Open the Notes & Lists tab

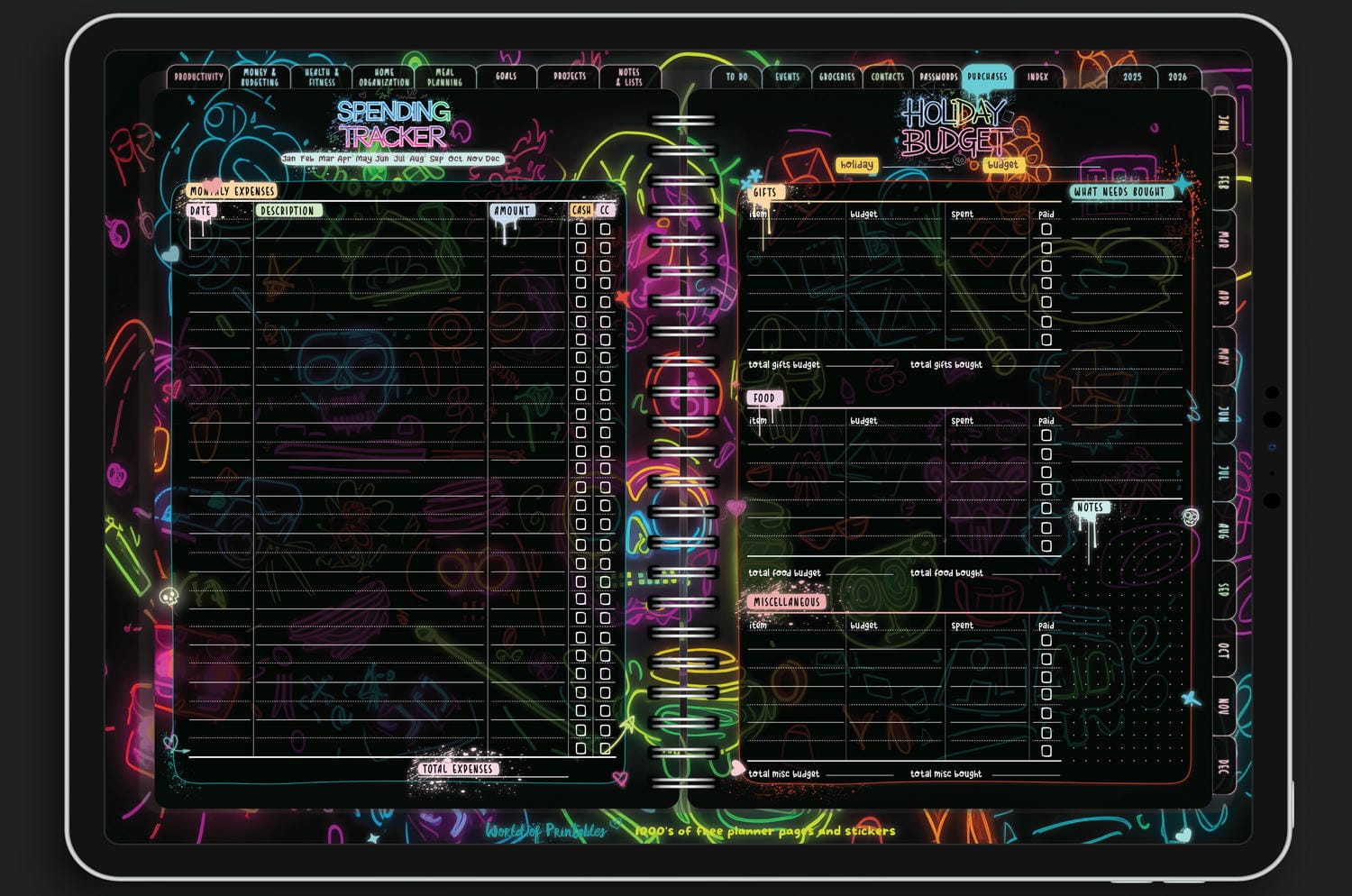click(629, 78)
